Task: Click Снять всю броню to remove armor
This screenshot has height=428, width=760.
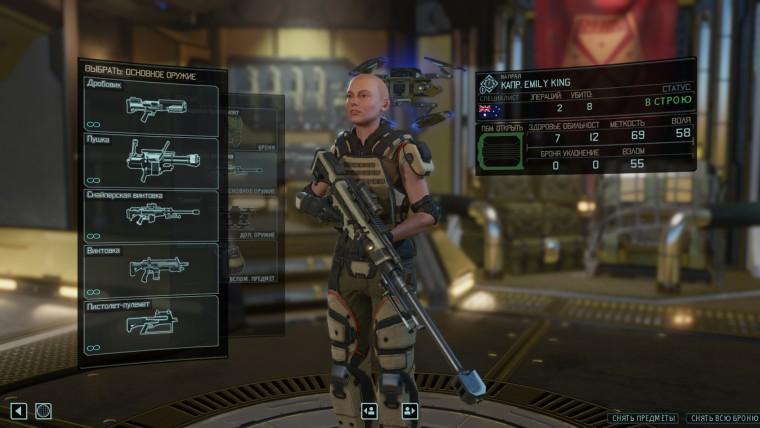Action: pyautogui.click(x=721, y=417)
